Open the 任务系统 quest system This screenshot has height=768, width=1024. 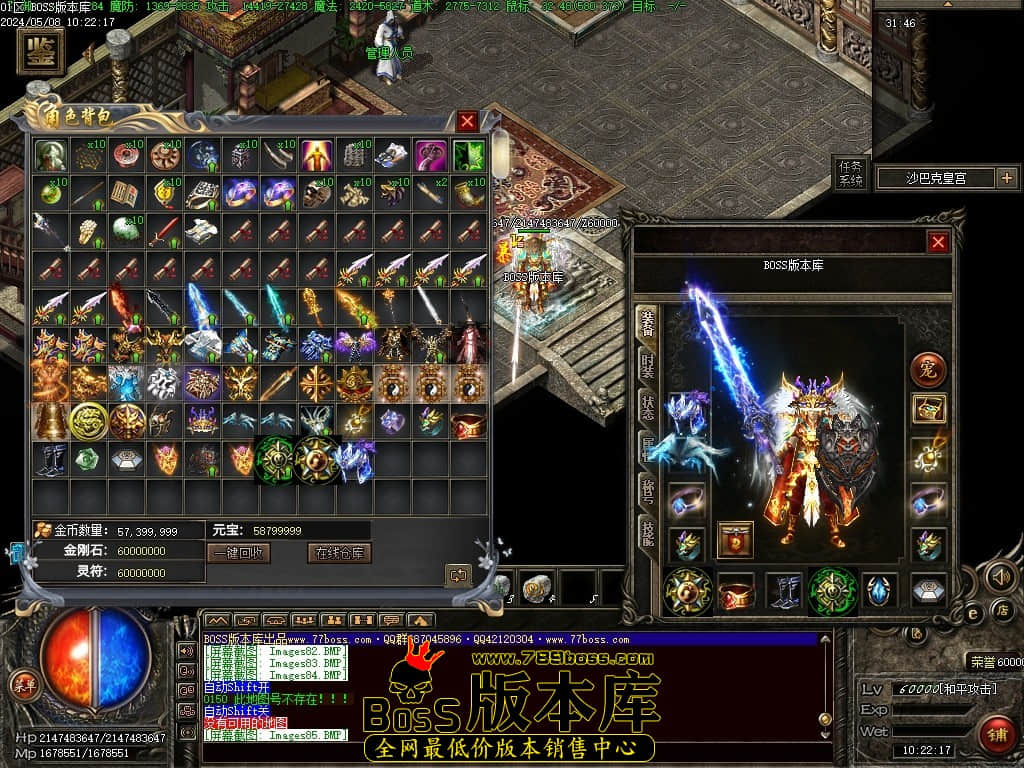click(x=849, y=173)
